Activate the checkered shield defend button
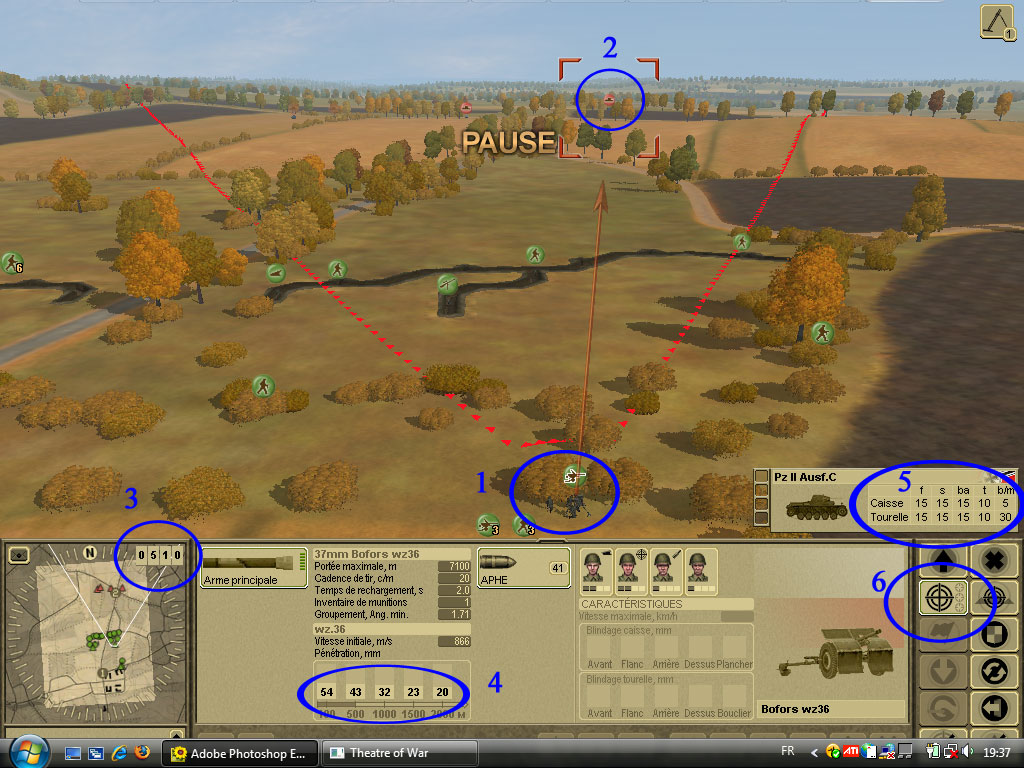The height and width of the screenshot is (768, 1024). 993,634
